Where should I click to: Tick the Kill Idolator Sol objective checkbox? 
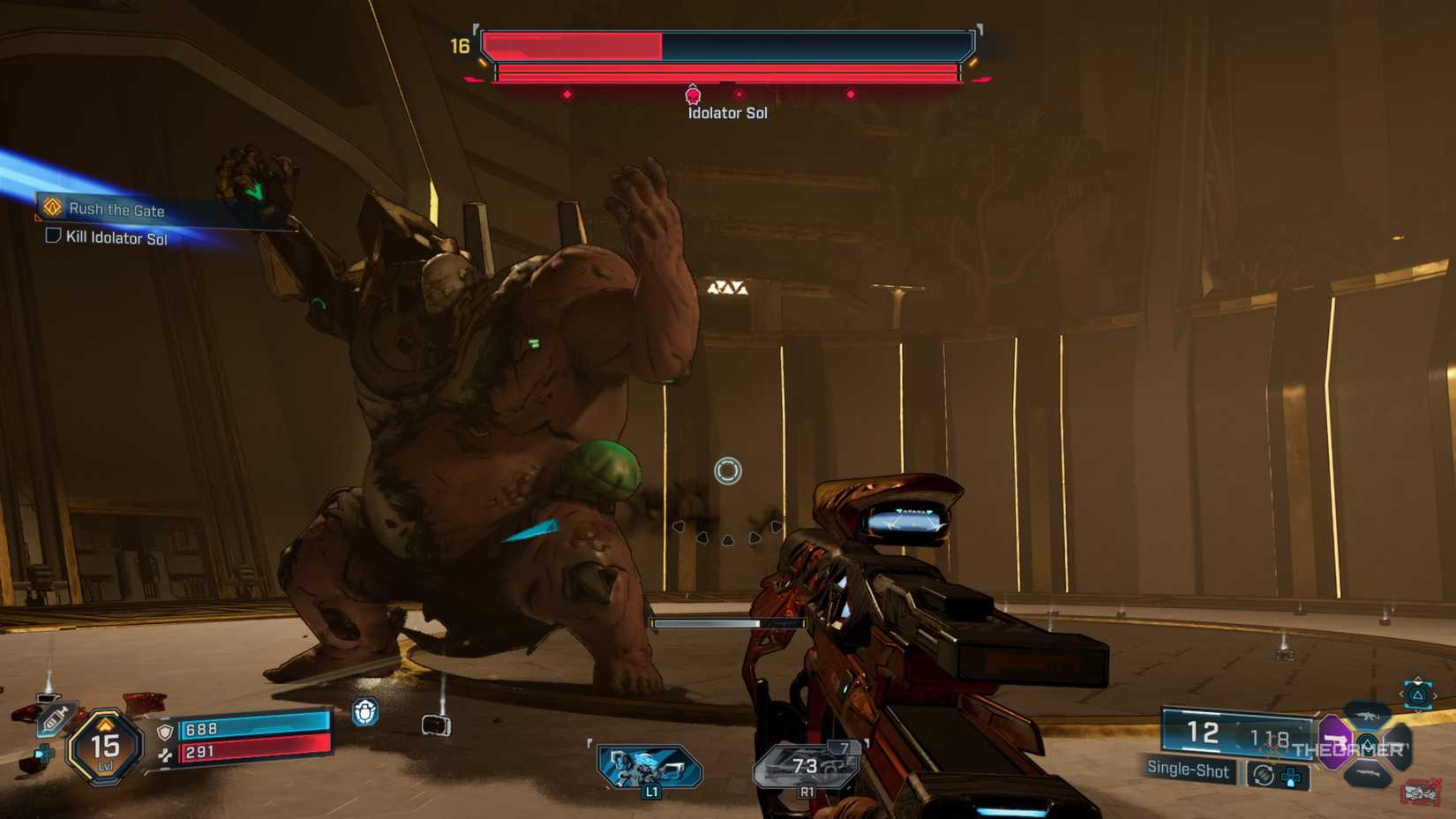(53, 236)
